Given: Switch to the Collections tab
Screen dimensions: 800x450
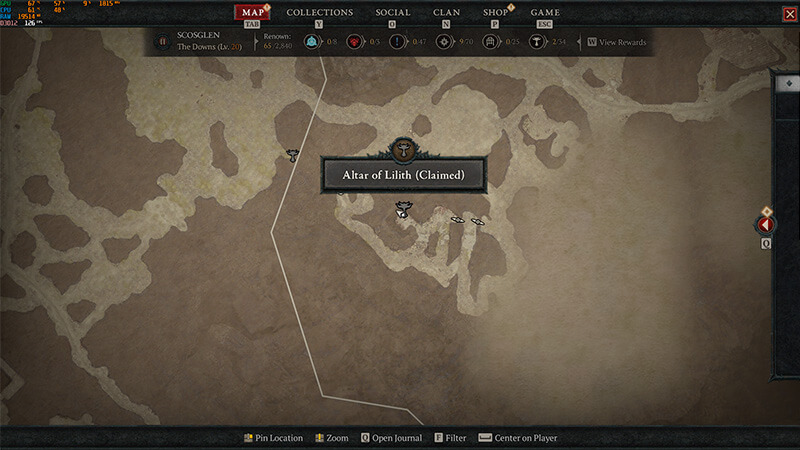Looking at the screenshot, I should [320, 13].
